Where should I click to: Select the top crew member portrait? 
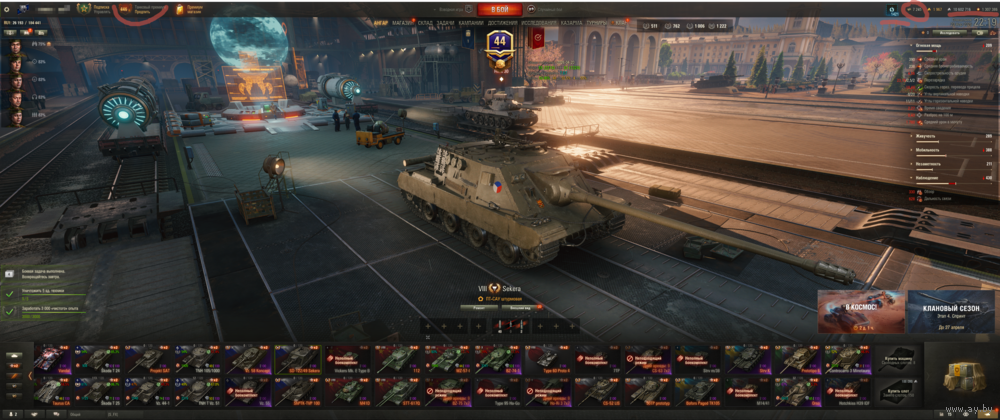tap(17, 45)
